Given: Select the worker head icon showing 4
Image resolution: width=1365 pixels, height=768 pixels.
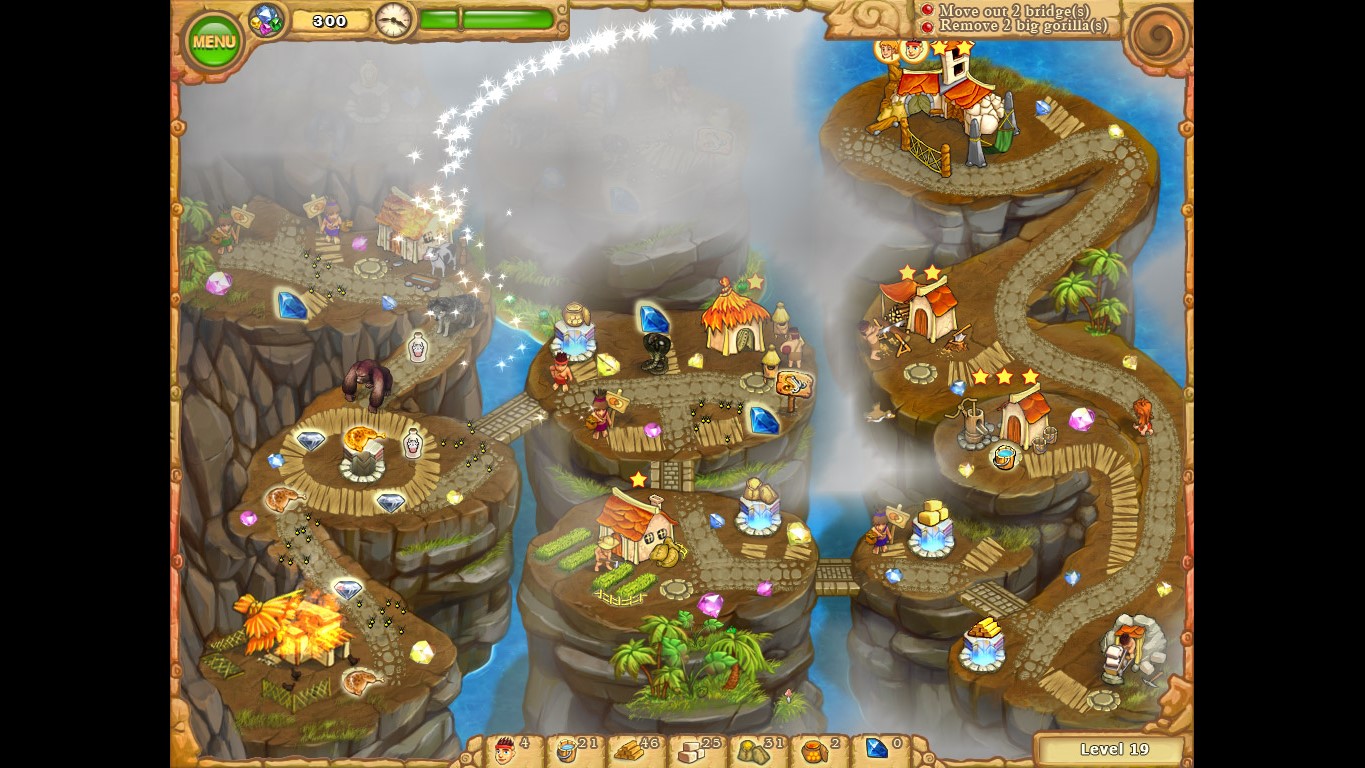Looking at the screenshot, I should point(505,748).
